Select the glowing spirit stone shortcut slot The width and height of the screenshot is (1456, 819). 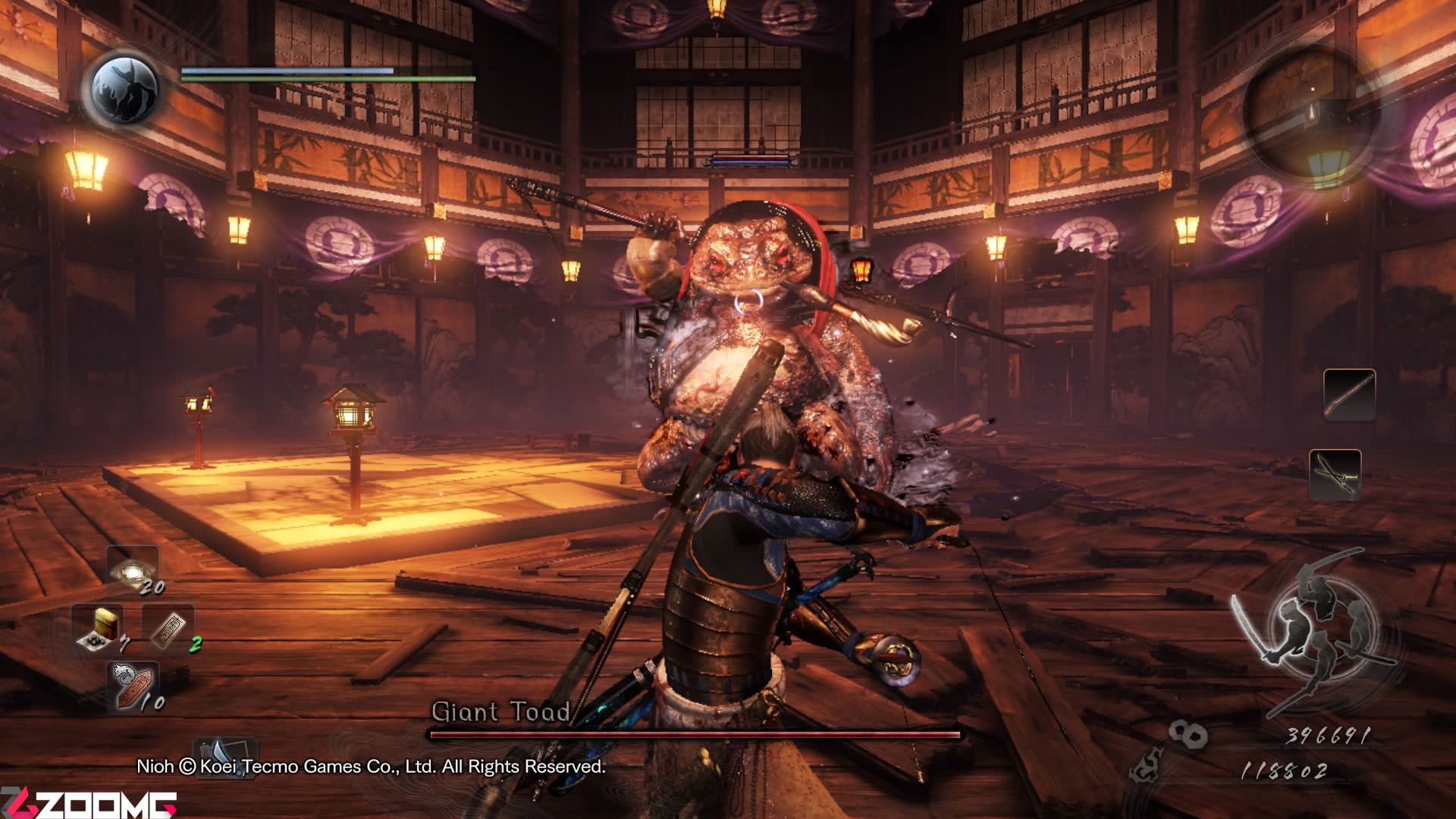pos(132,569)
